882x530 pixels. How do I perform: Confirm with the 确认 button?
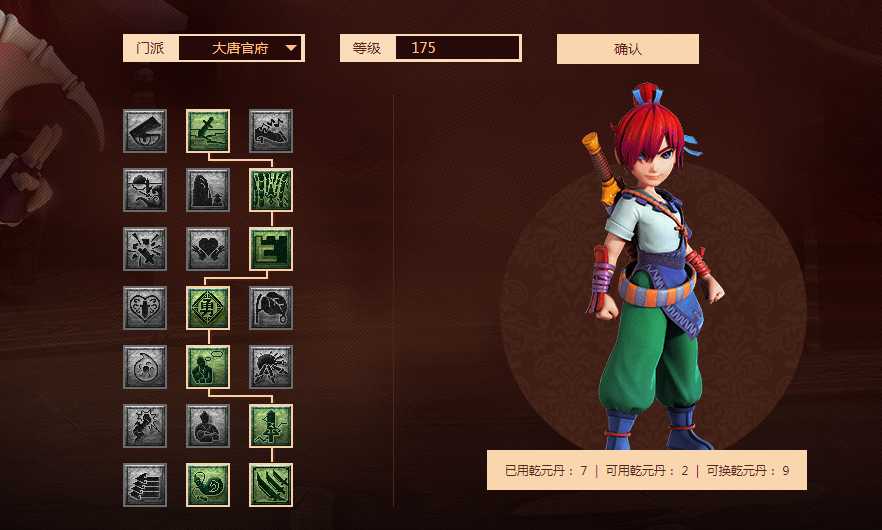[x=627, y=49]
